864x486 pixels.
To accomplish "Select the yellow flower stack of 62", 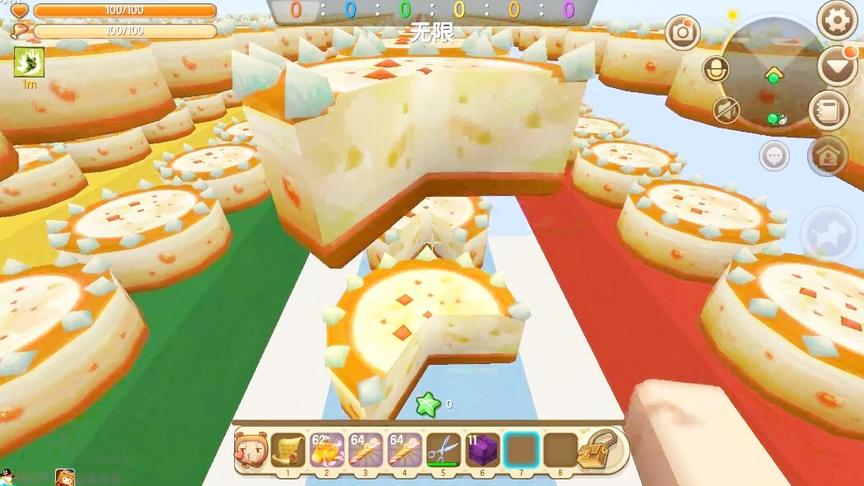I will coord(327,449).
